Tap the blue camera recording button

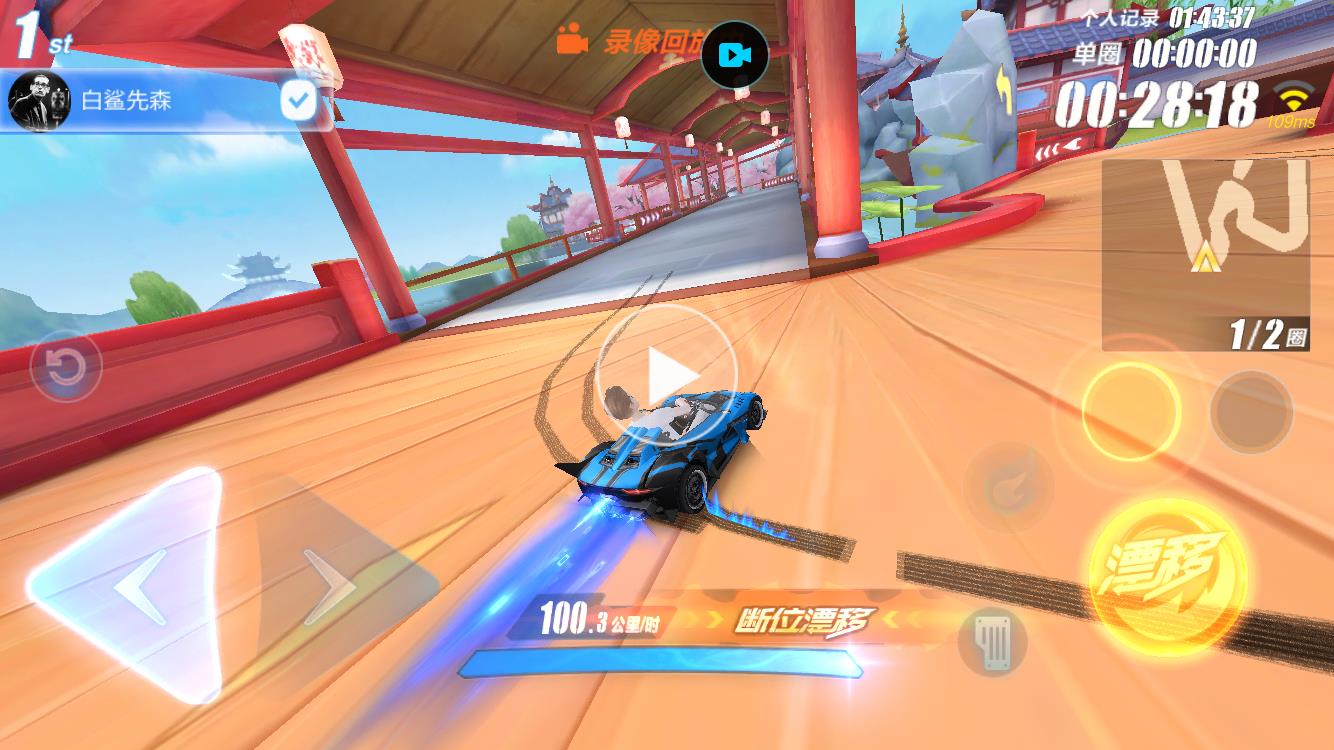pyautogui.click(x=734, y=54)
